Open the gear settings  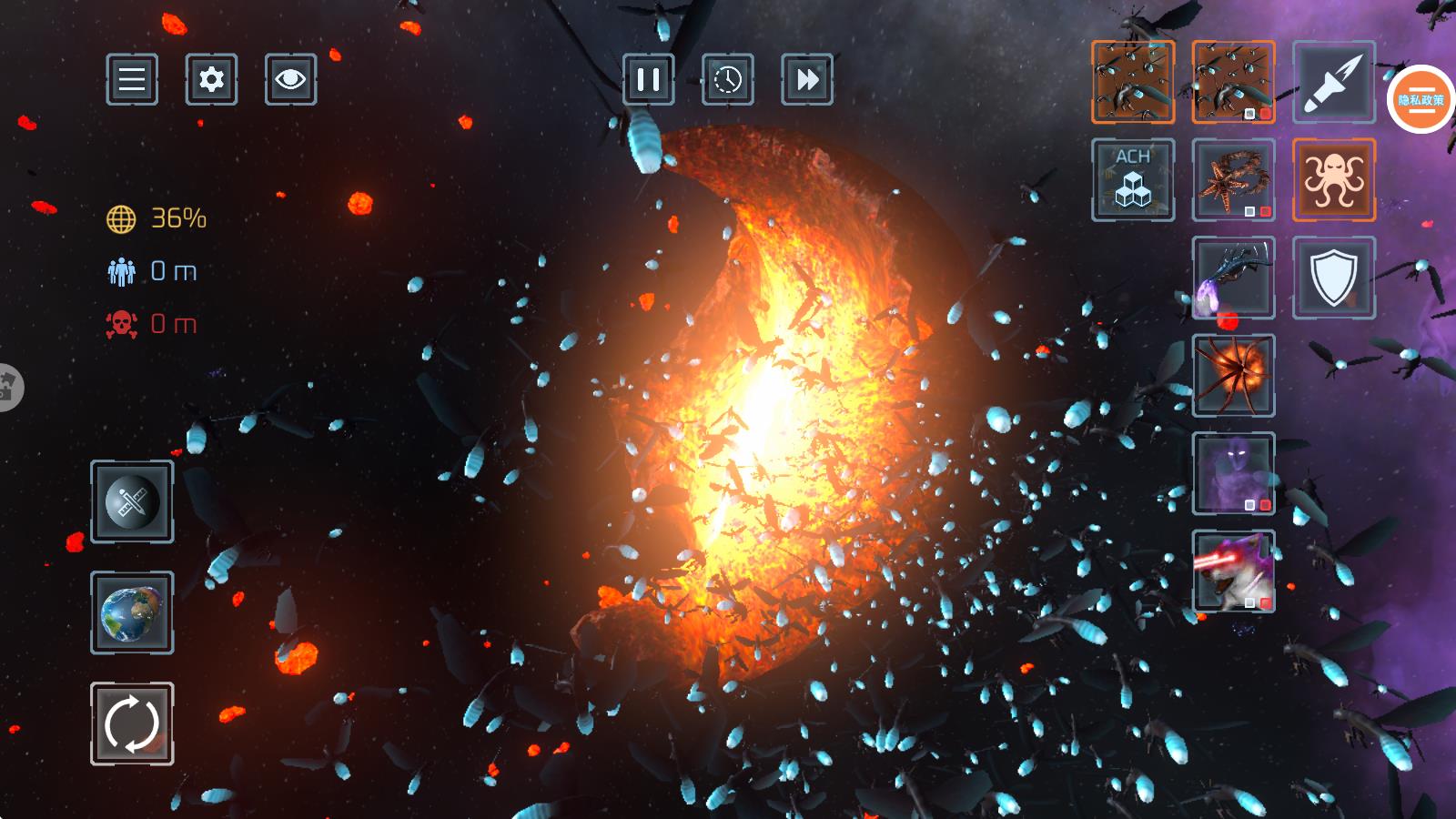tap(211, 79)
